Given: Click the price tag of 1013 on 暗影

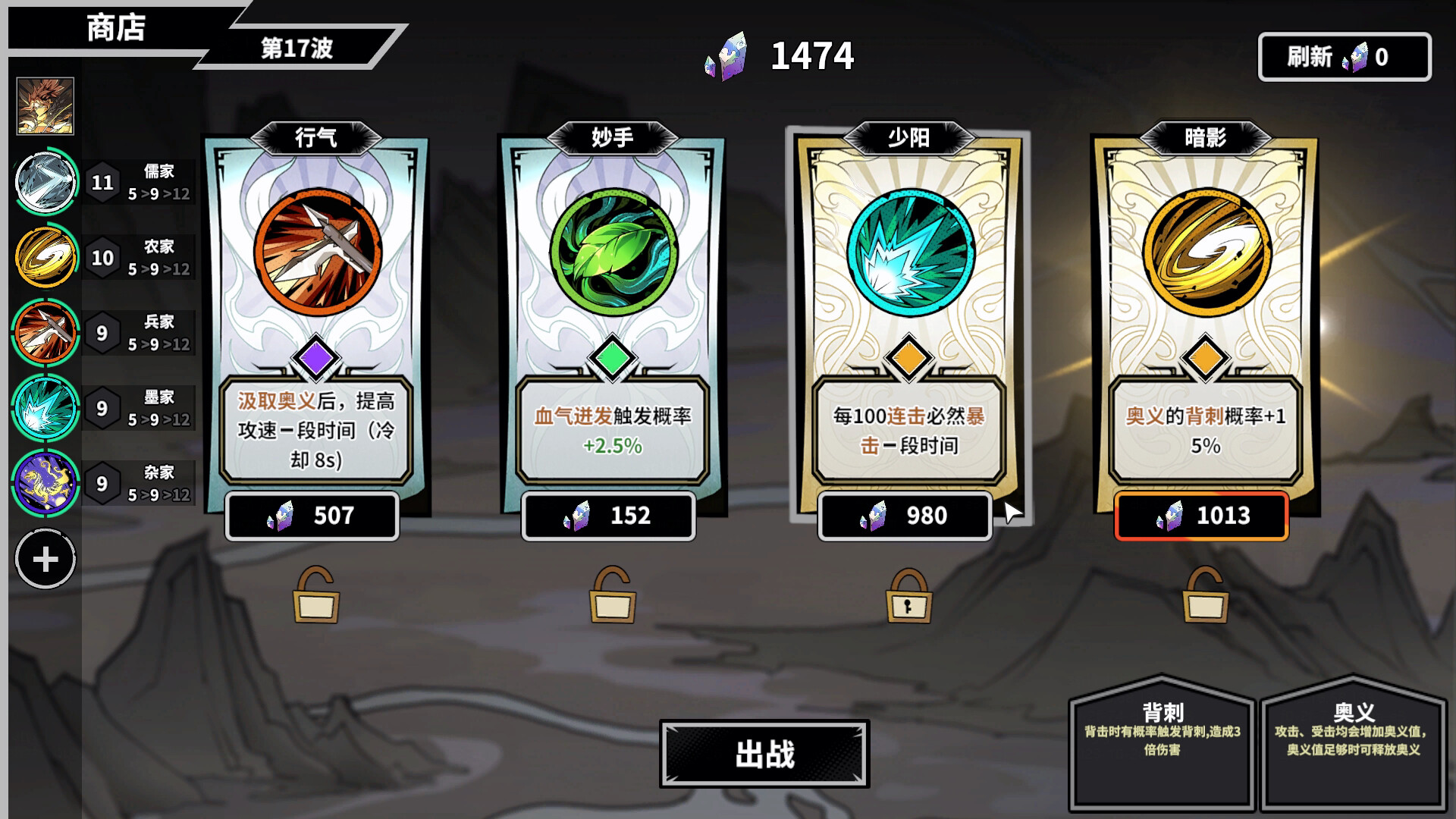Looking at the screenshot, I should tap(1200, 516).
